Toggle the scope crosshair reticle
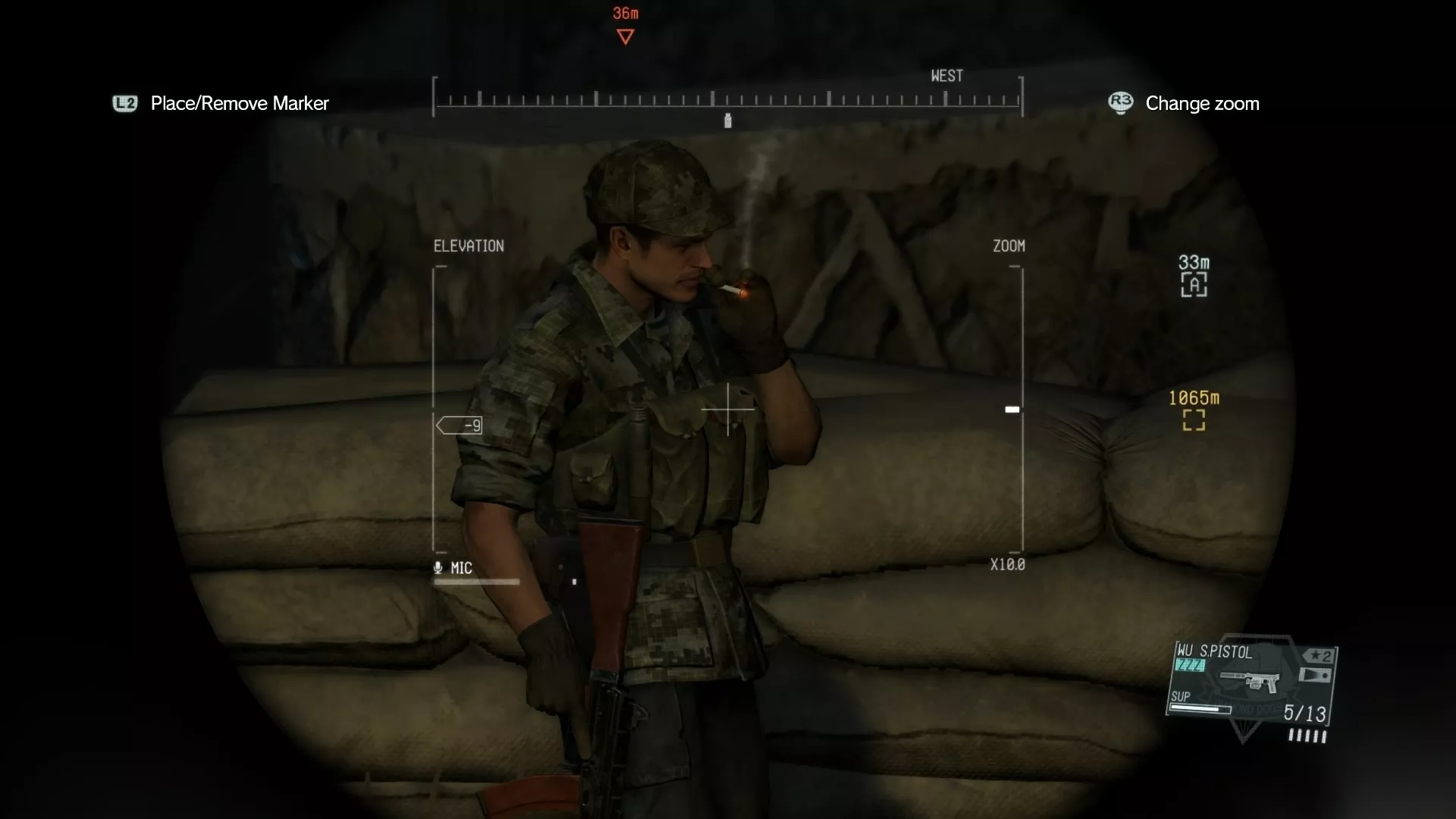The width and height of the screenshot is (1456, 819). (x=728, y=409)
